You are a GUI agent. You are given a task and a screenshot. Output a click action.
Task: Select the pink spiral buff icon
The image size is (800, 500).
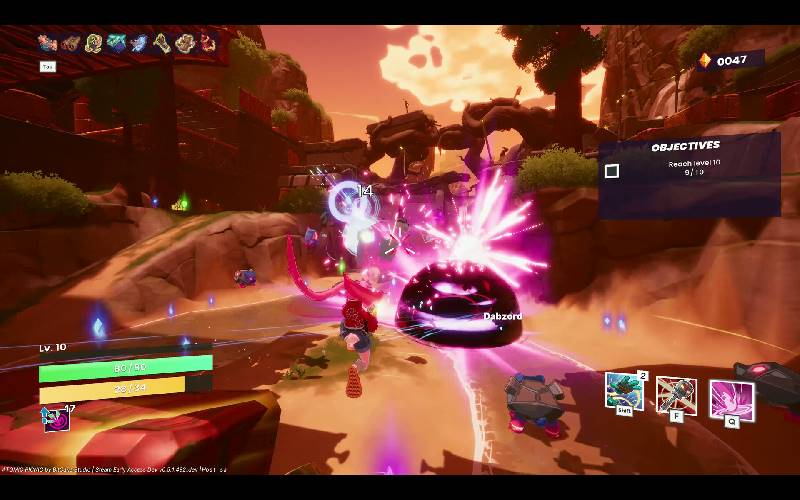[55, 419]
